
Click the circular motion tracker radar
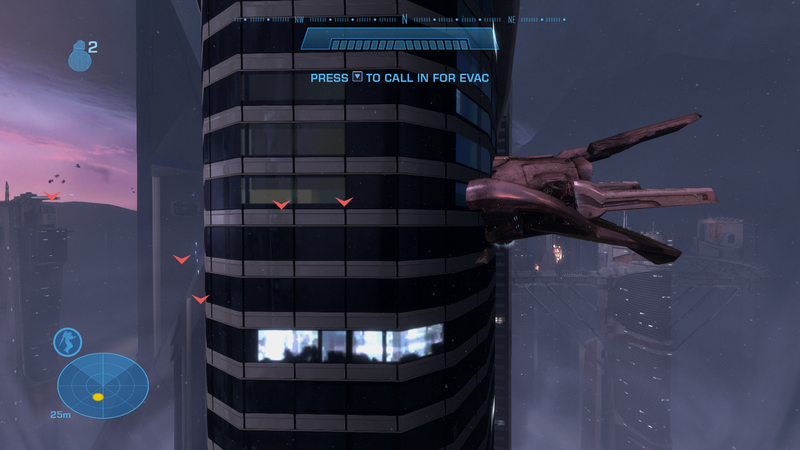coord(103,385)
